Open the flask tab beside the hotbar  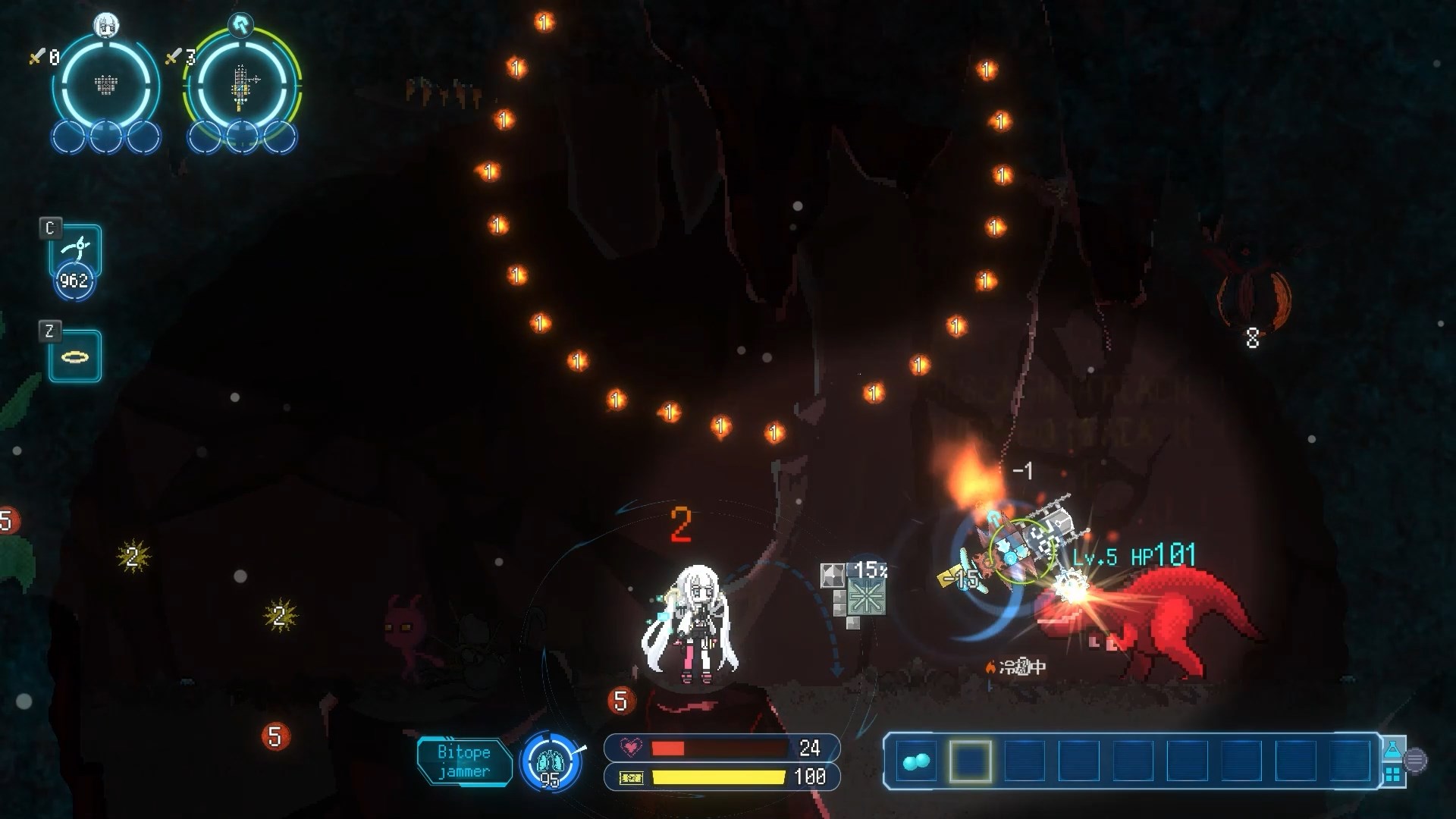(1392, 750)
